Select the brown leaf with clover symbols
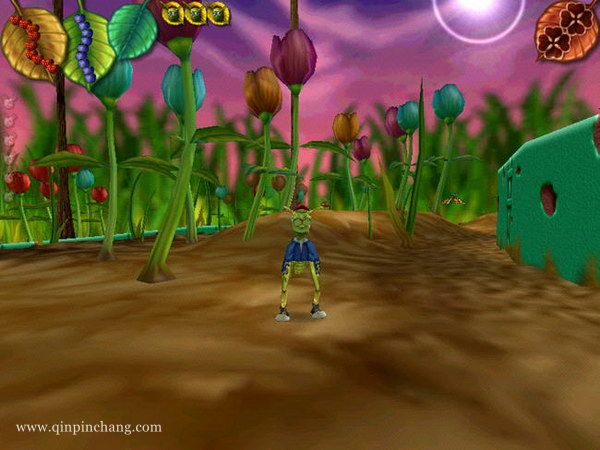The width and height of the screenshot is (600, 450). (568, 29)
